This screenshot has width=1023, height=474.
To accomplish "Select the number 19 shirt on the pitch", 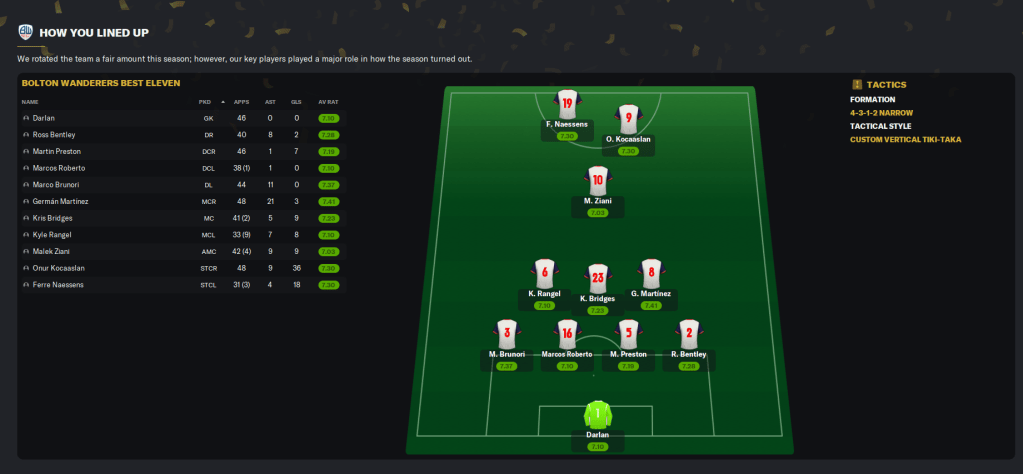I will (x=567, y=104).
